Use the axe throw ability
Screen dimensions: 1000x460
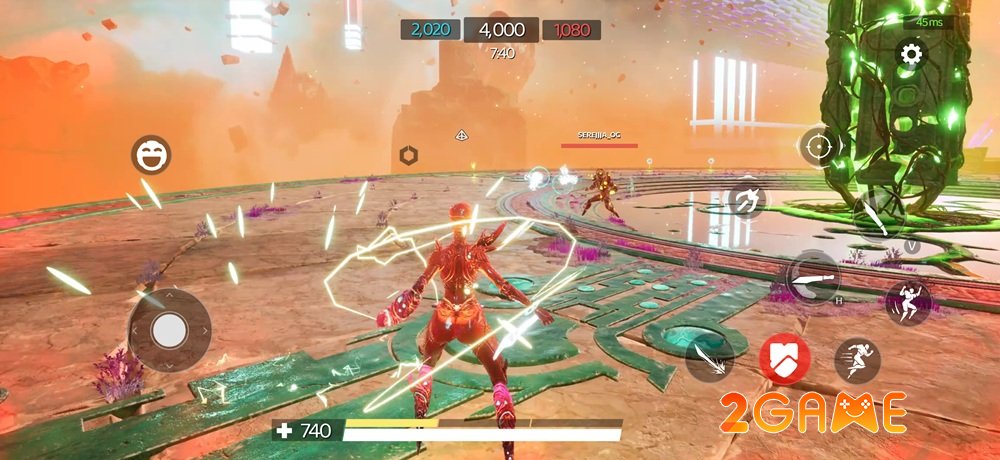click(746, 200)
